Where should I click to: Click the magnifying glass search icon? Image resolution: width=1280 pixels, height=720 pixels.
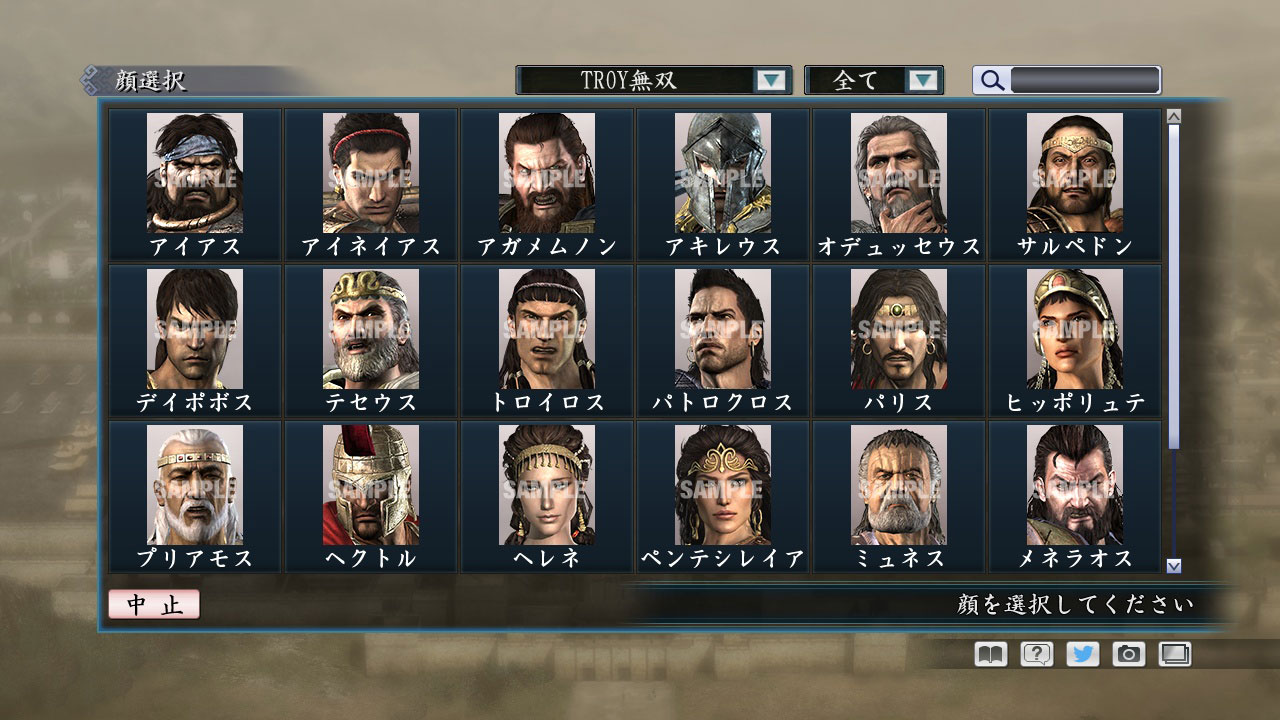click(x=991, y=79)
